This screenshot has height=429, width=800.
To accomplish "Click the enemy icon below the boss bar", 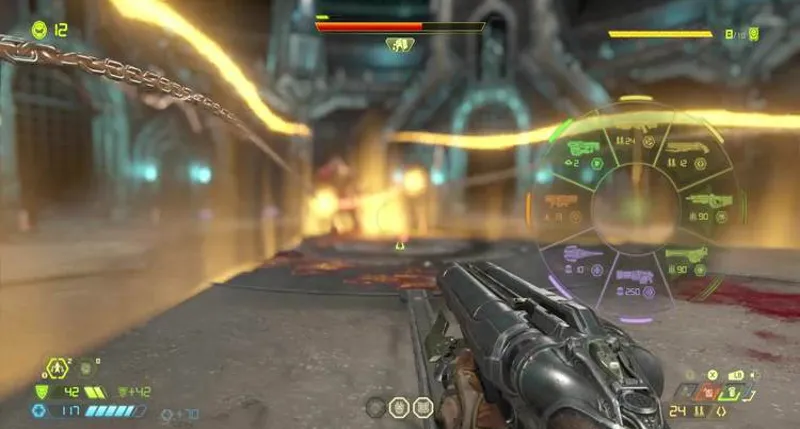I will [399, 45].
